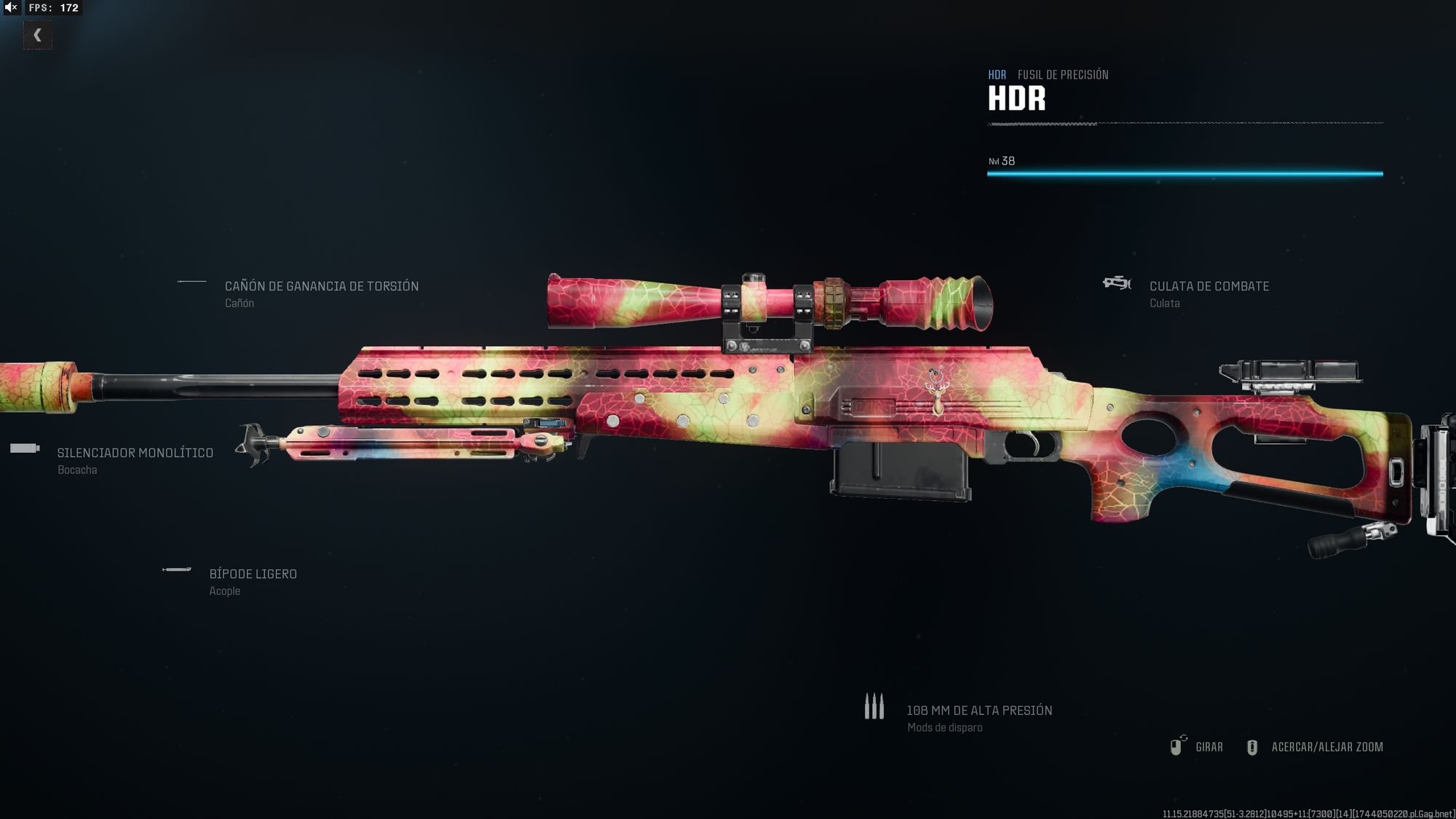Viewport: 1456px width, 819px height.
Task: Select the 108 MM De Alta Presión ammo icon
Action: point(874,705)
